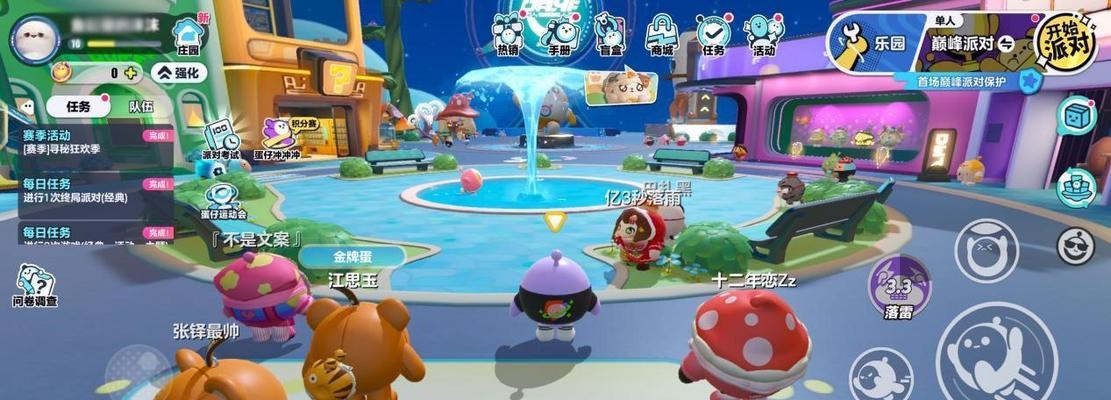Switch to the 队伍 team tab
This screenshot has height=400, width=1111.
pos(141,106)
